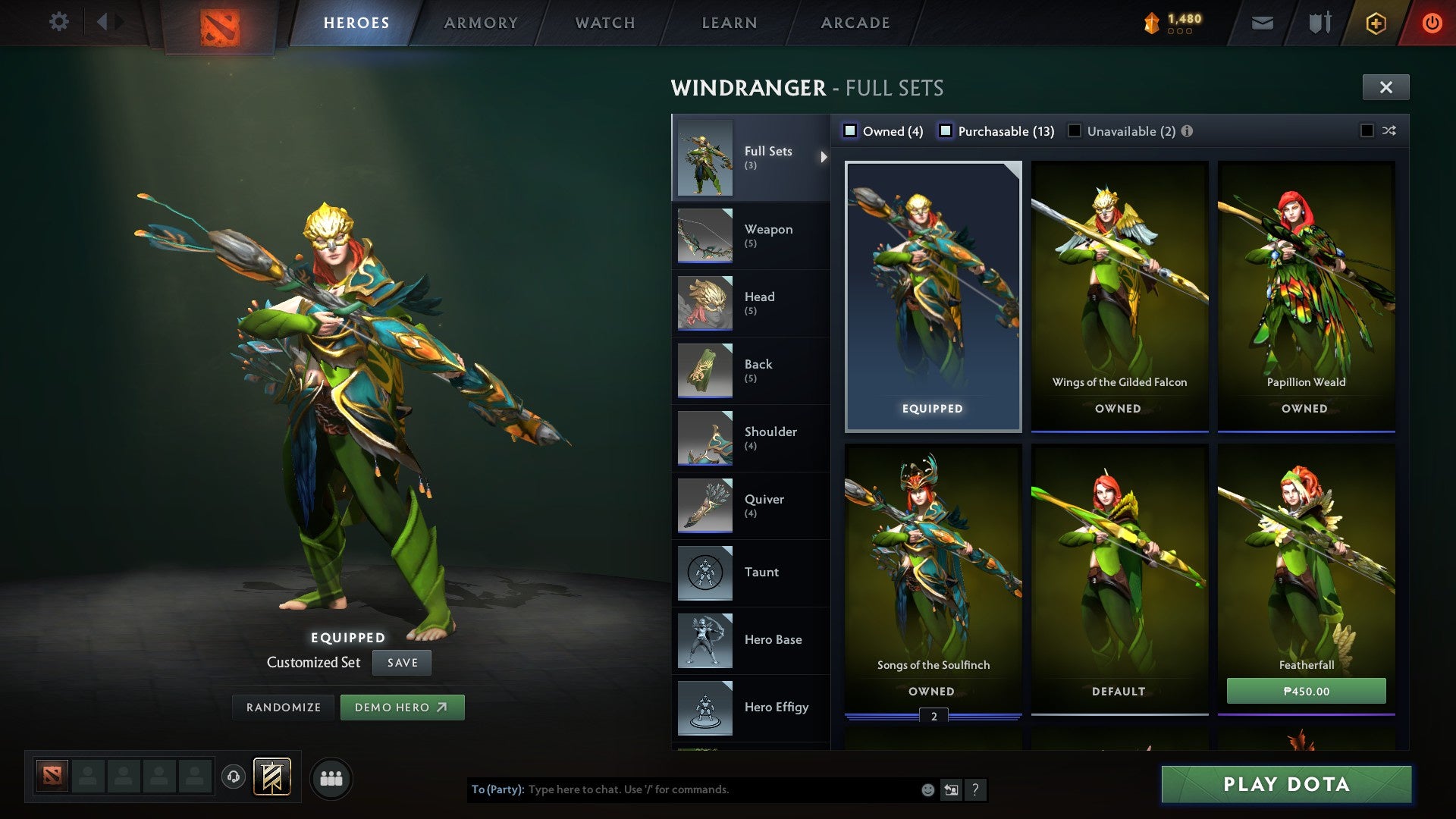Open the Quiver category

[766, 505]
